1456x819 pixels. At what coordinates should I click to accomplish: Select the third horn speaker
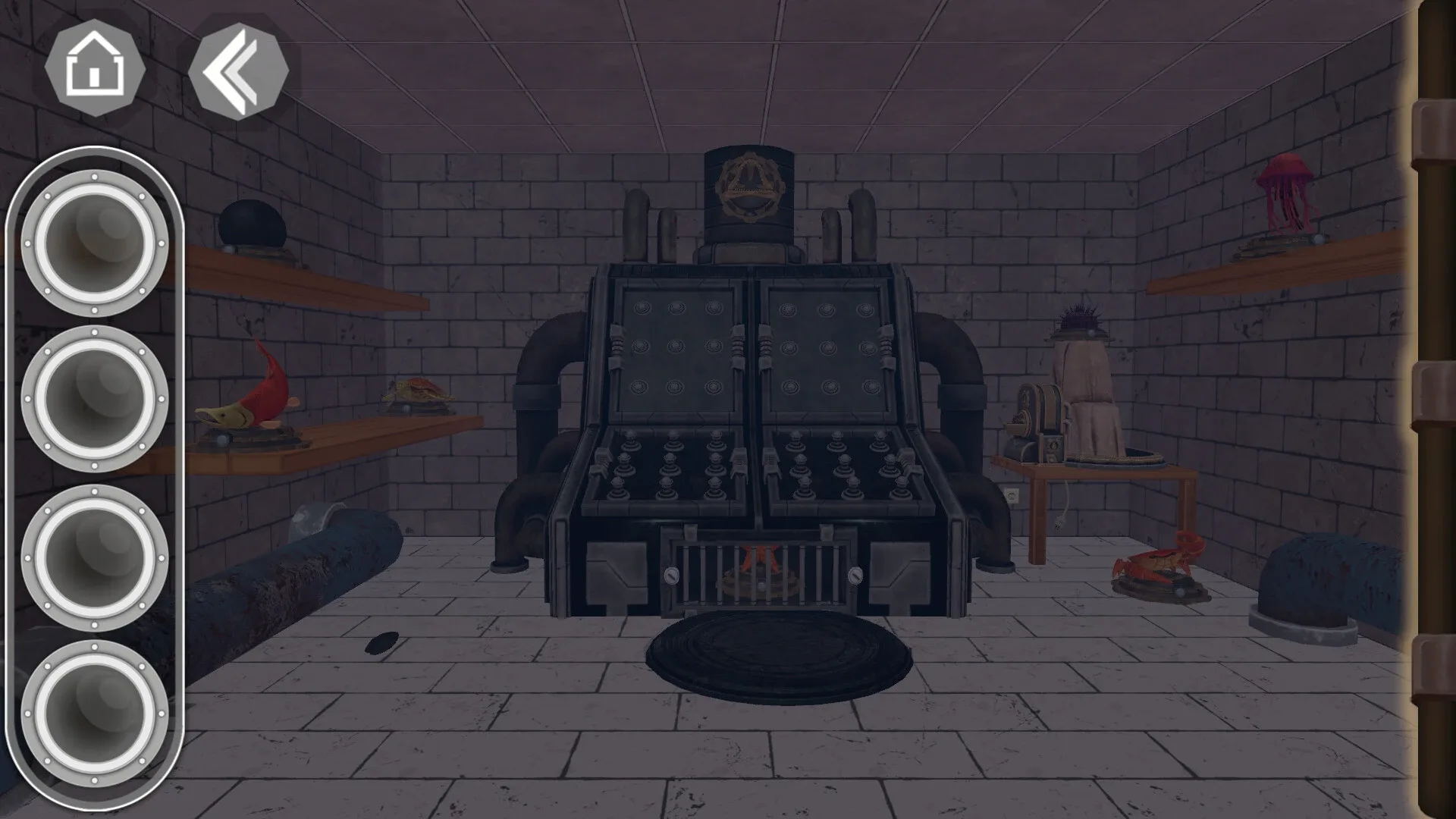(x=95, y=557)
